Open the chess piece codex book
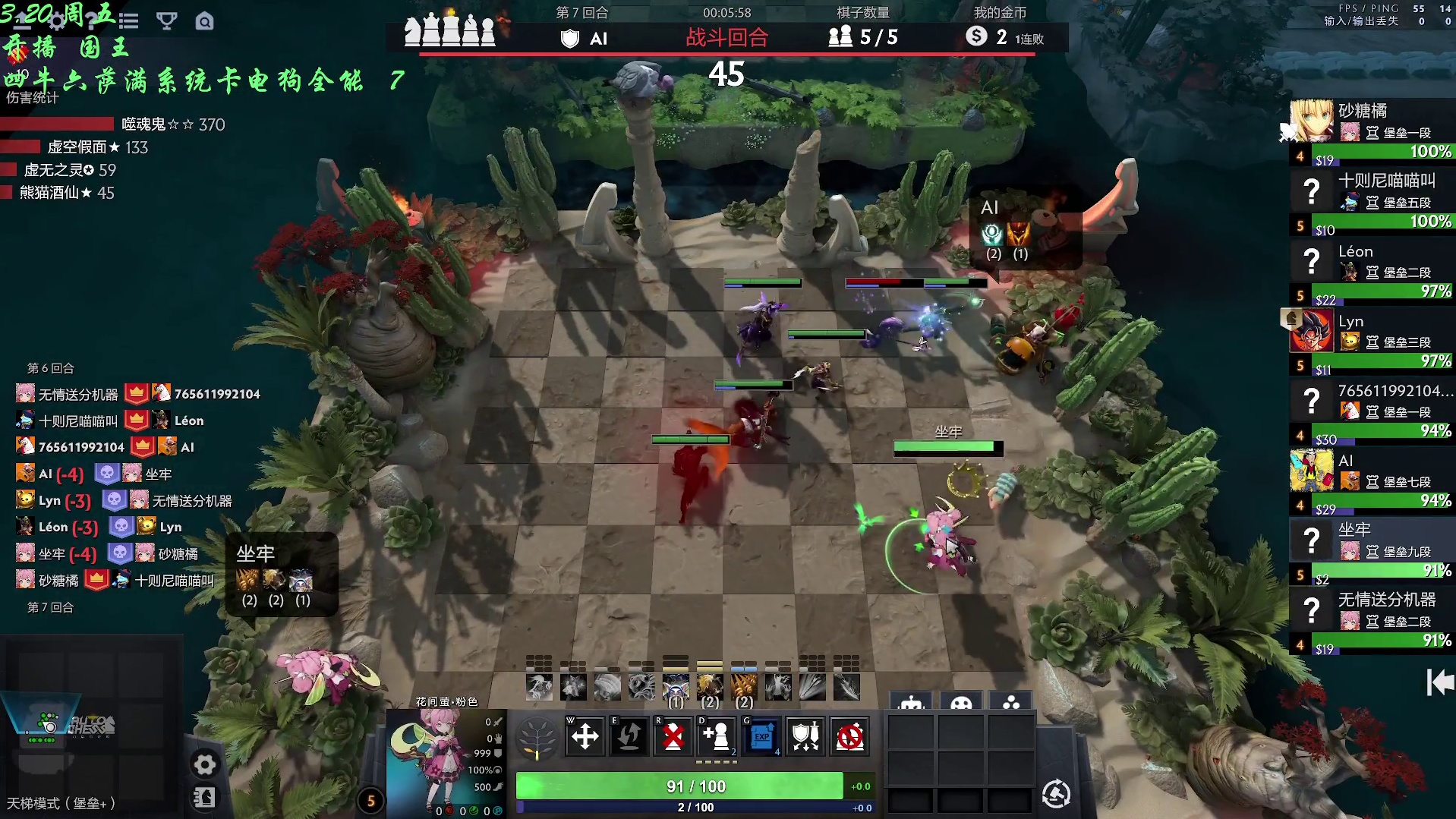Image resolution: width=1456 pixels, height=819 pixels. tap(204, 797)
